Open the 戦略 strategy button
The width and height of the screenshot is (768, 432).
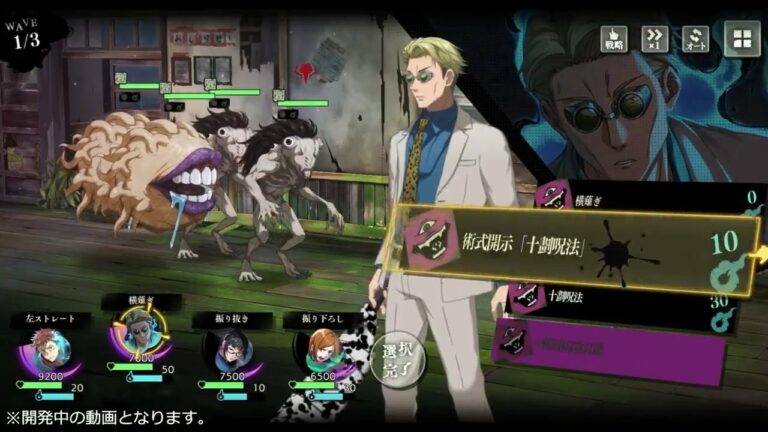click(614, 39)
